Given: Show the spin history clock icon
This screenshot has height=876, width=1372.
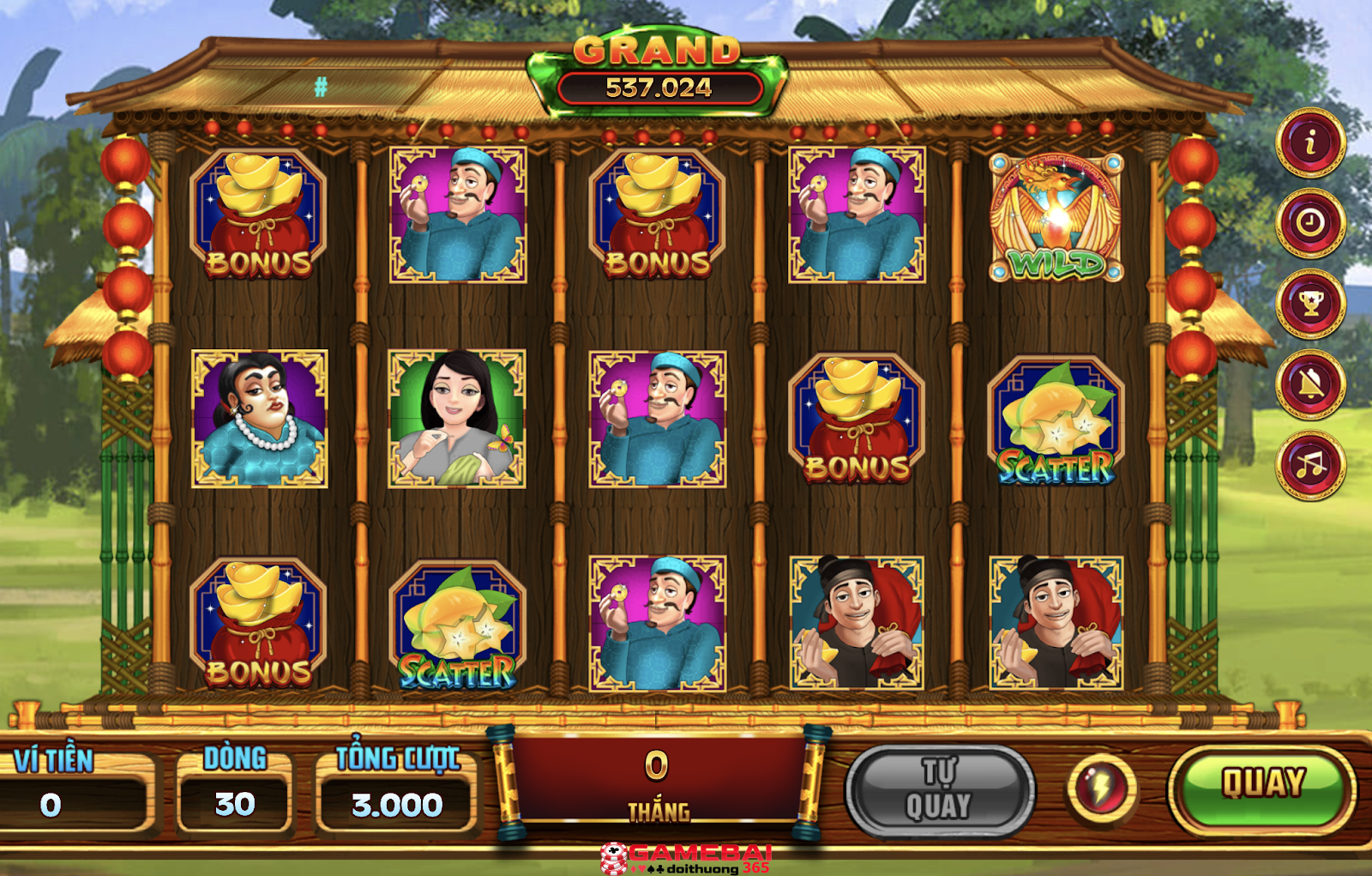Looking at the screenshot, I should (1309, 223).
